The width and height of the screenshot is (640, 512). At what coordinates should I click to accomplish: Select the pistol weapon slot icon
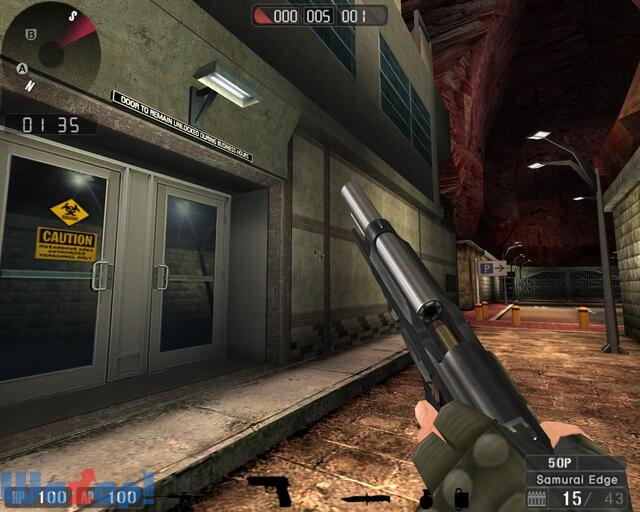(270, 490)
